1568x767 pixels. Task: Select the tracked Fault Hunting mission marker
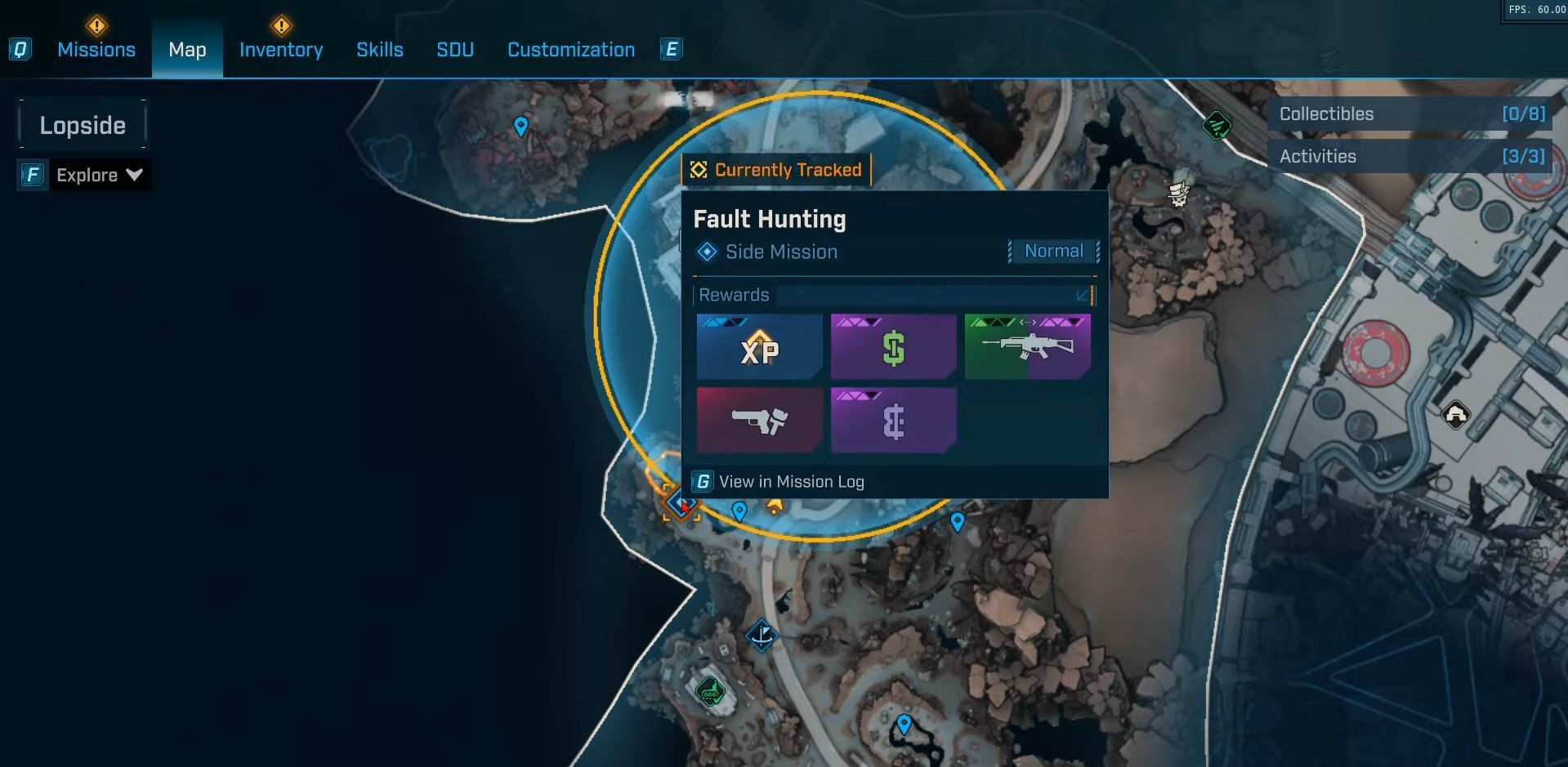tap(680, 502)
